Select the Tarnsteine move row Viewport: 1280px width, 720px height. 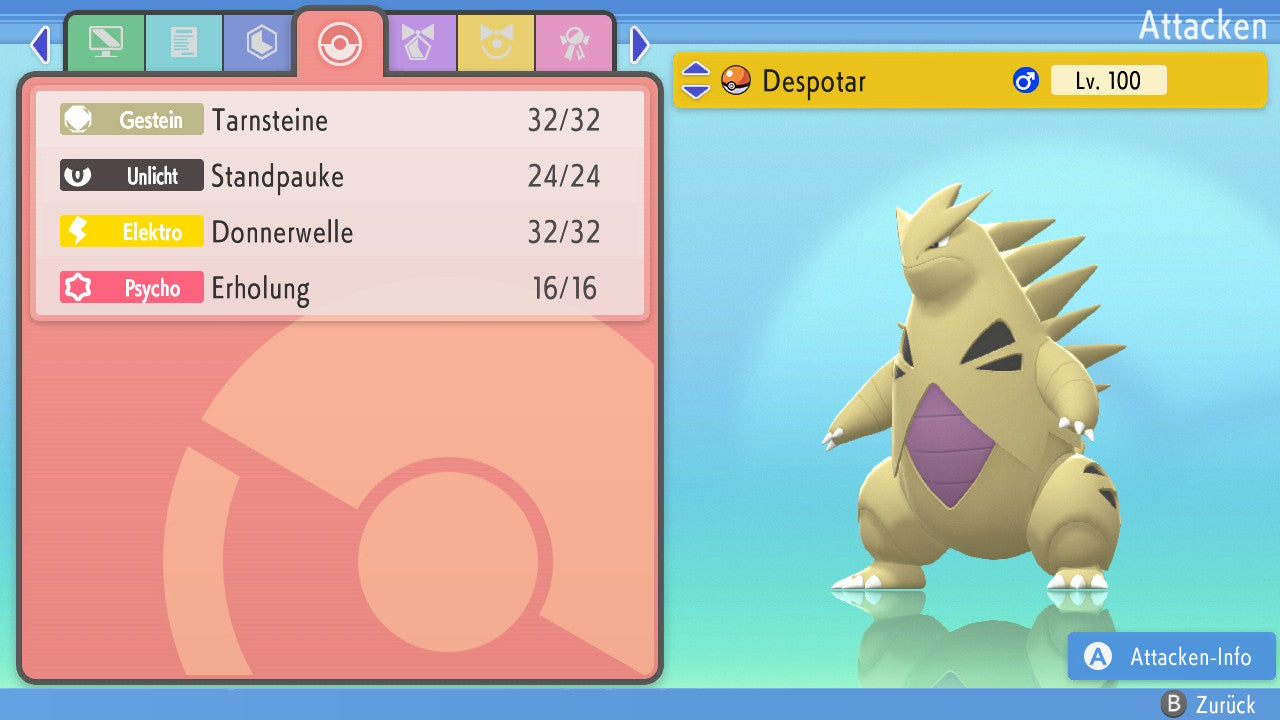(x=340, y=120)
